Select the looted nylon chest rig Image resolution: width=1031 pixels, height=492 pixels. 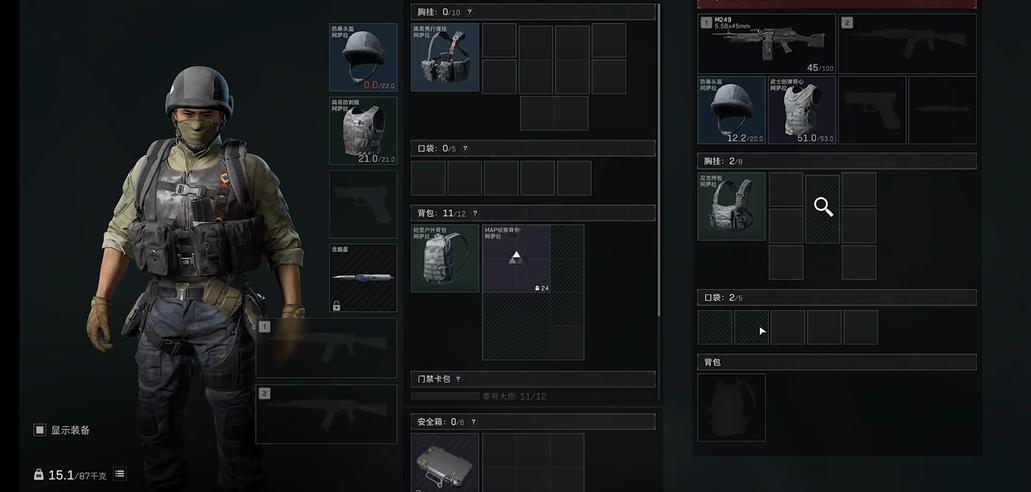731,206
